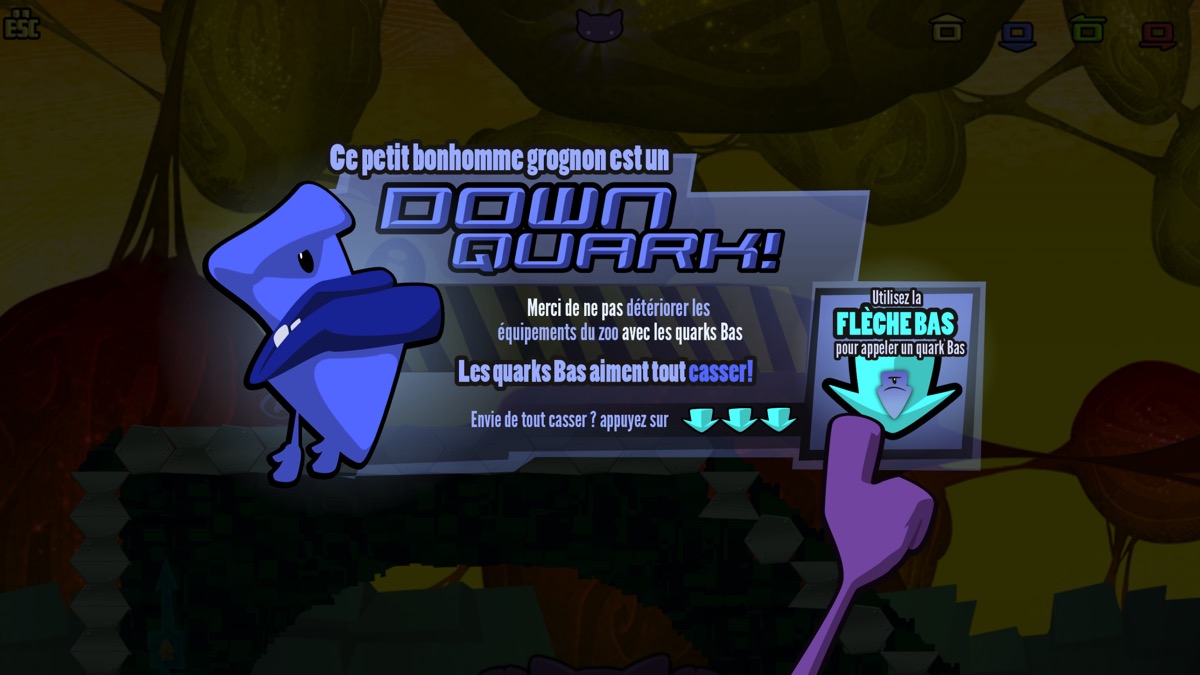Image resolution: width=1200 pixels, height=675 pixels.
Task: Select the blue down-arrow quark icon
Action: [x=1017, y=33]
